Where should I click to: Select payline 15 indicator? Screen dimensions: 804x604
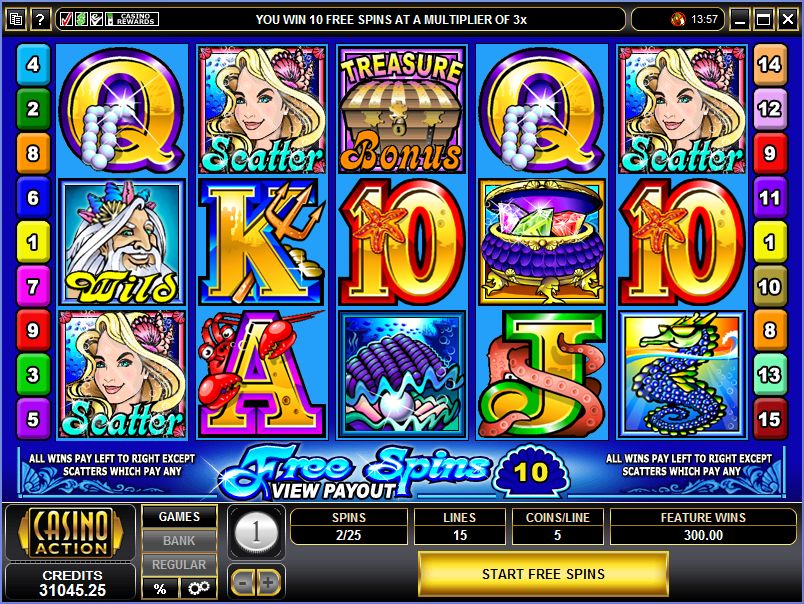769,417
